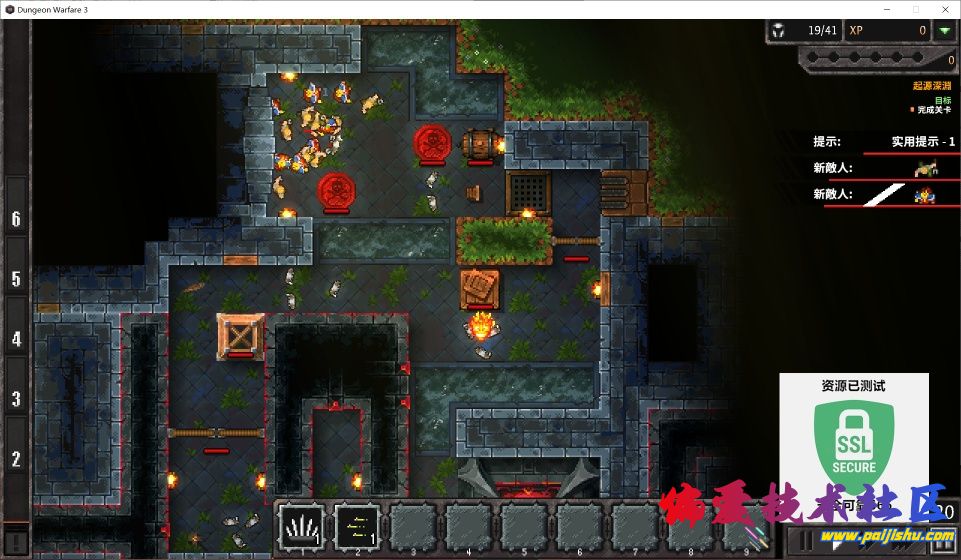
Task: Select the dart trap in slot 2
Action: (x=357, y=526)
